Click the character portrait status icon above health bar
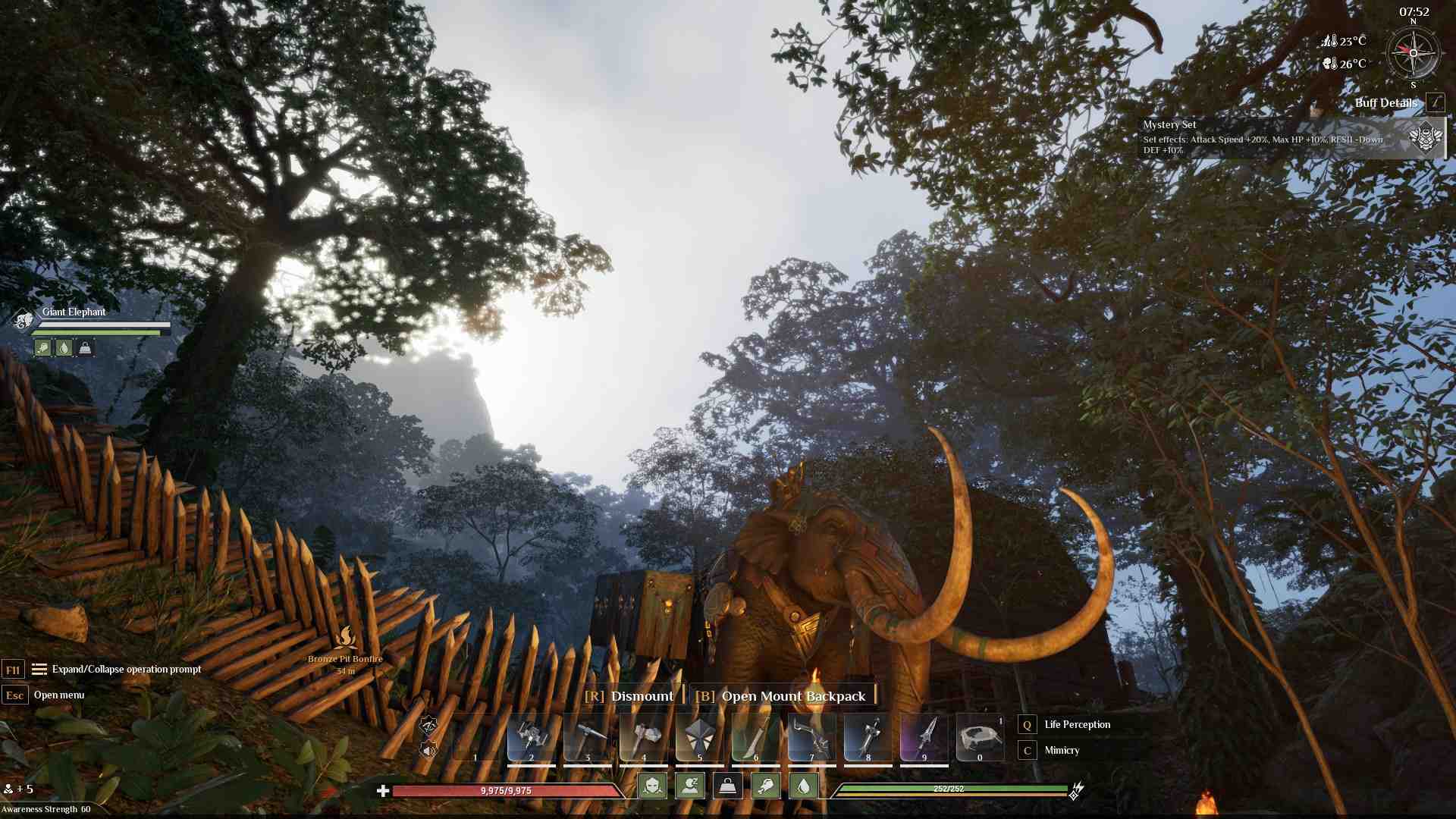The height and width of the screenshot is (819, 1456). coord(652,786)
